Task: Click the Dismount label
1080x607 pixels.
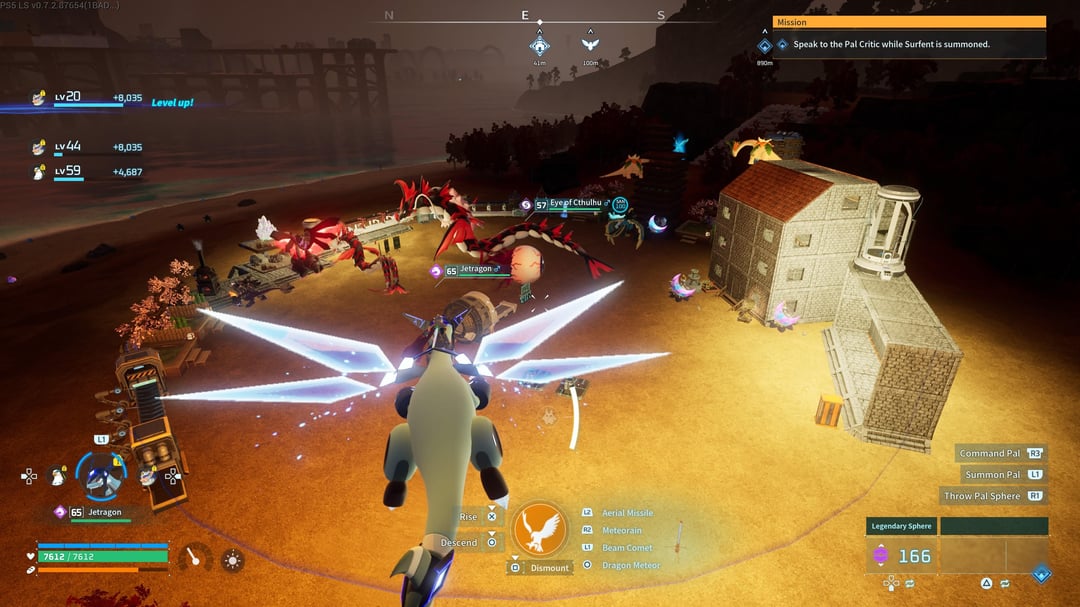Action: (x=549, y=568)
